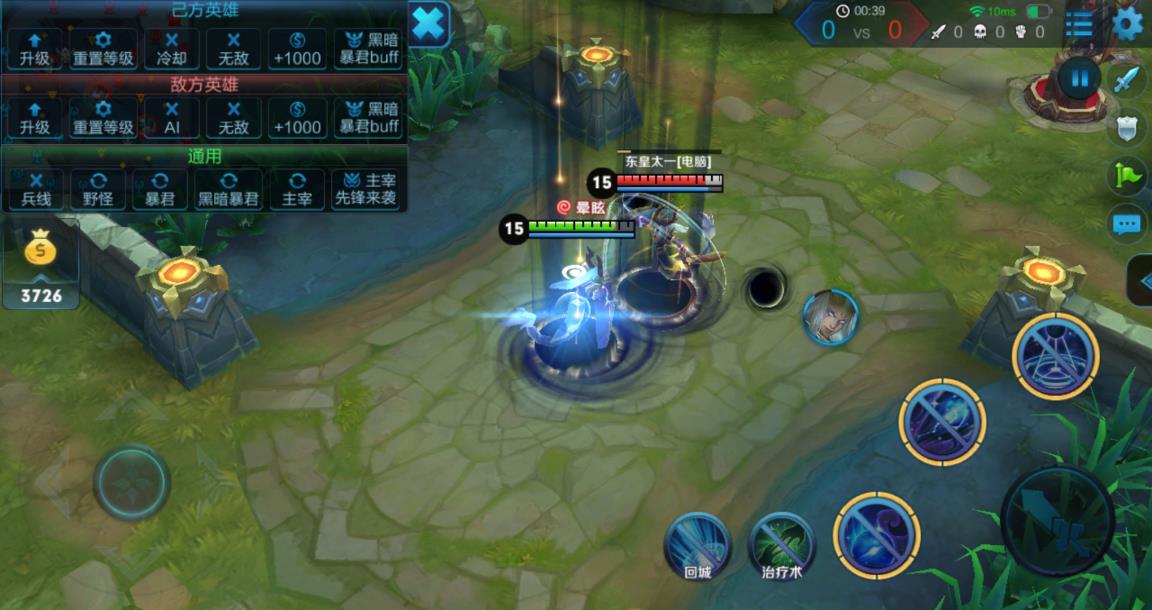Open the scoreboard list icon

click(x=1079, y=24)
